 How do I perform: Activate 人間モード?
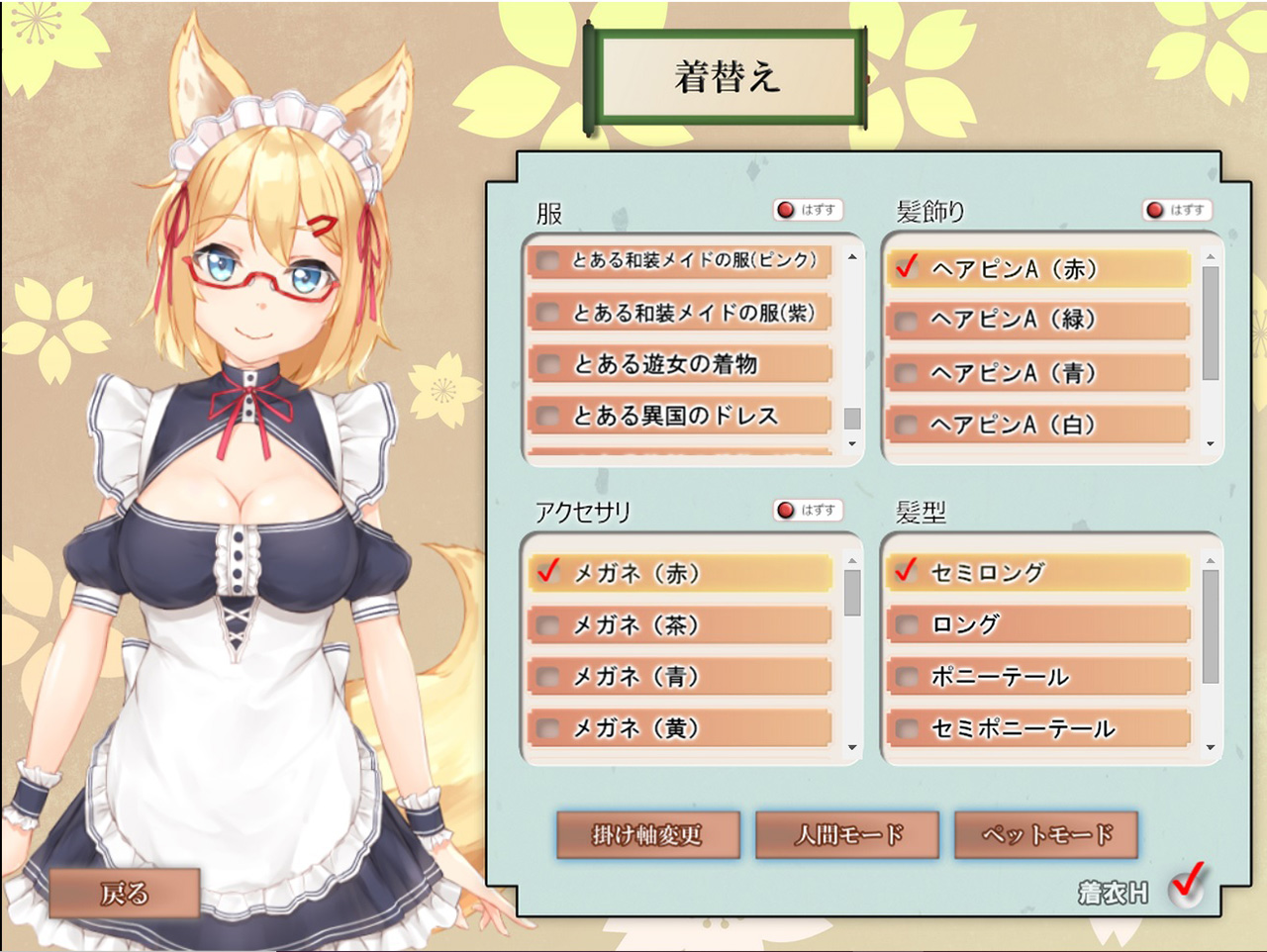pyautogui.click(x=847, y=835)
